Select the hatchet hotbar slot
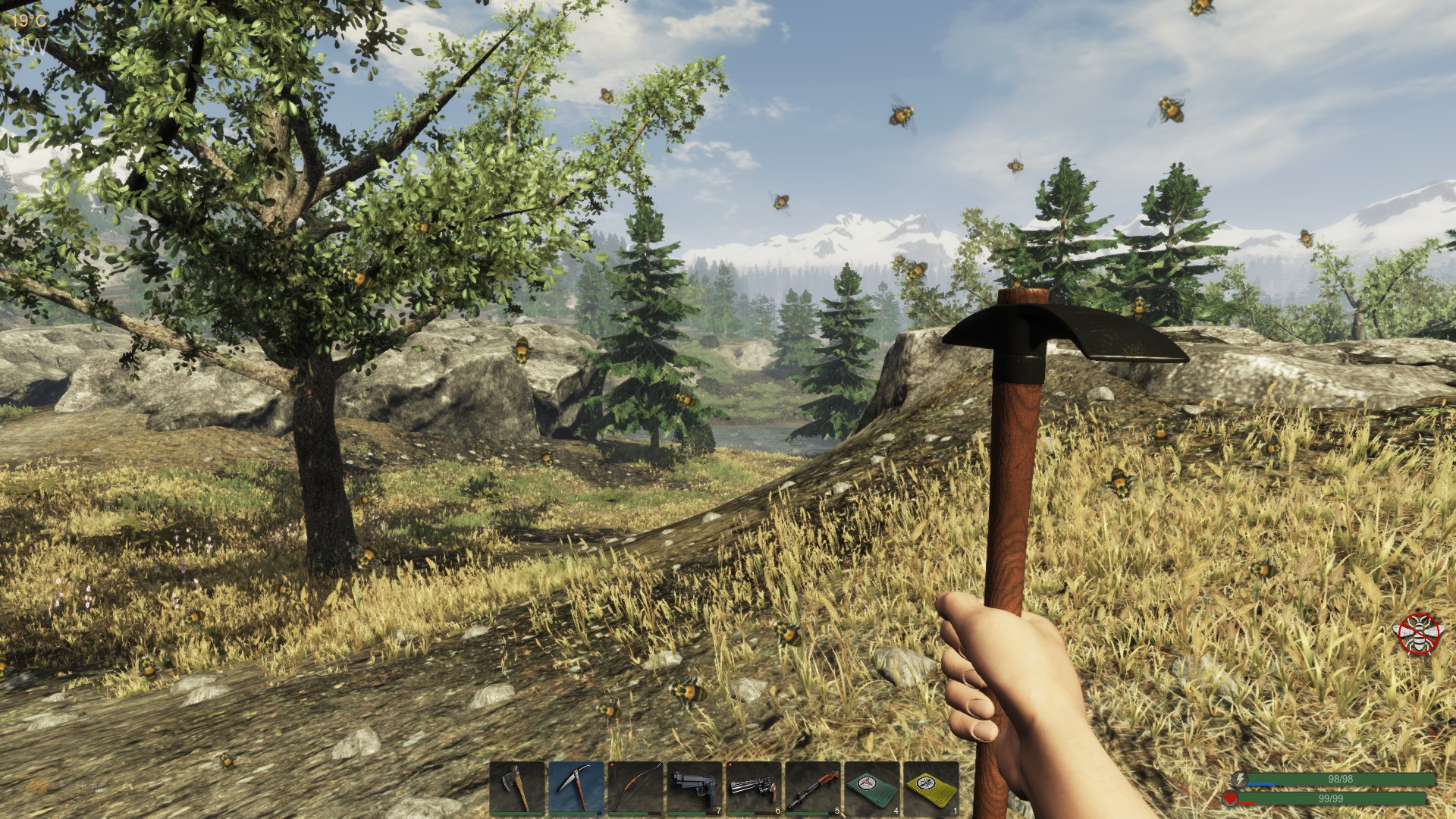This screenshot has width=1456, height=819. pyautogui.click(x=517, y=788)
